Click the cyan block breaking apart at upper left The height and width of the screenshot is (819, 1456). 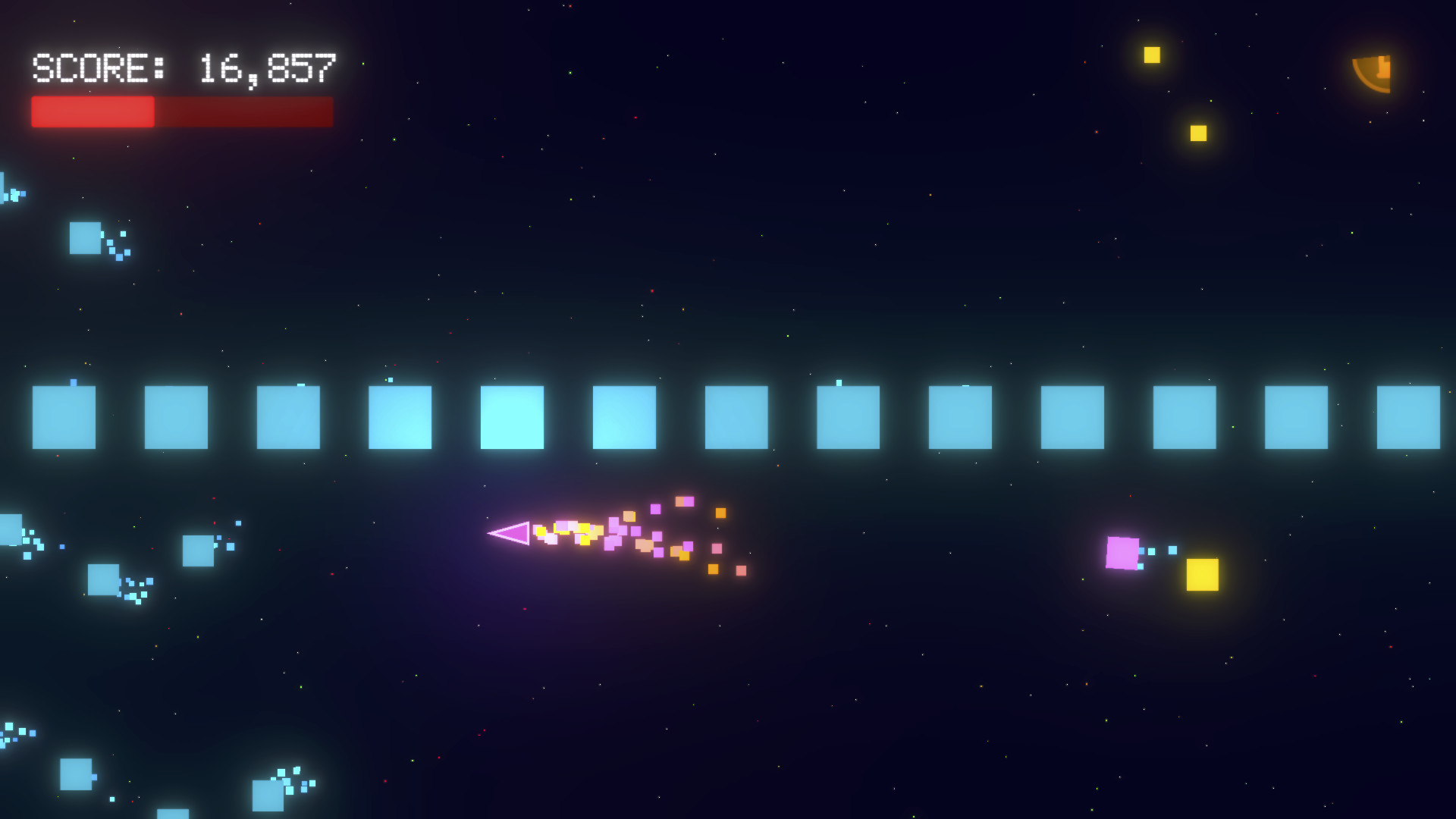coord(86,237)
